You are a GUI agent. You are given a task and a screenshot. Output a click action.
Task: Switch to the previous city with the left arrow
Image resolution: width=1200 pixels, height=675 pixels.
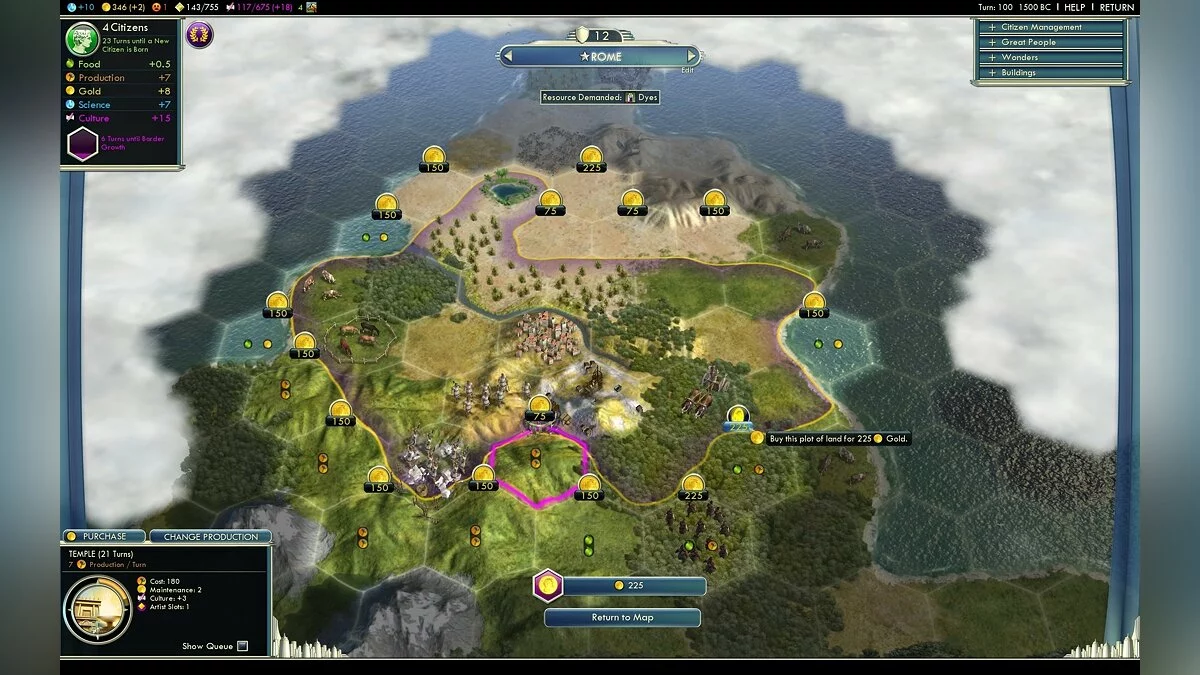pos(508,57)
